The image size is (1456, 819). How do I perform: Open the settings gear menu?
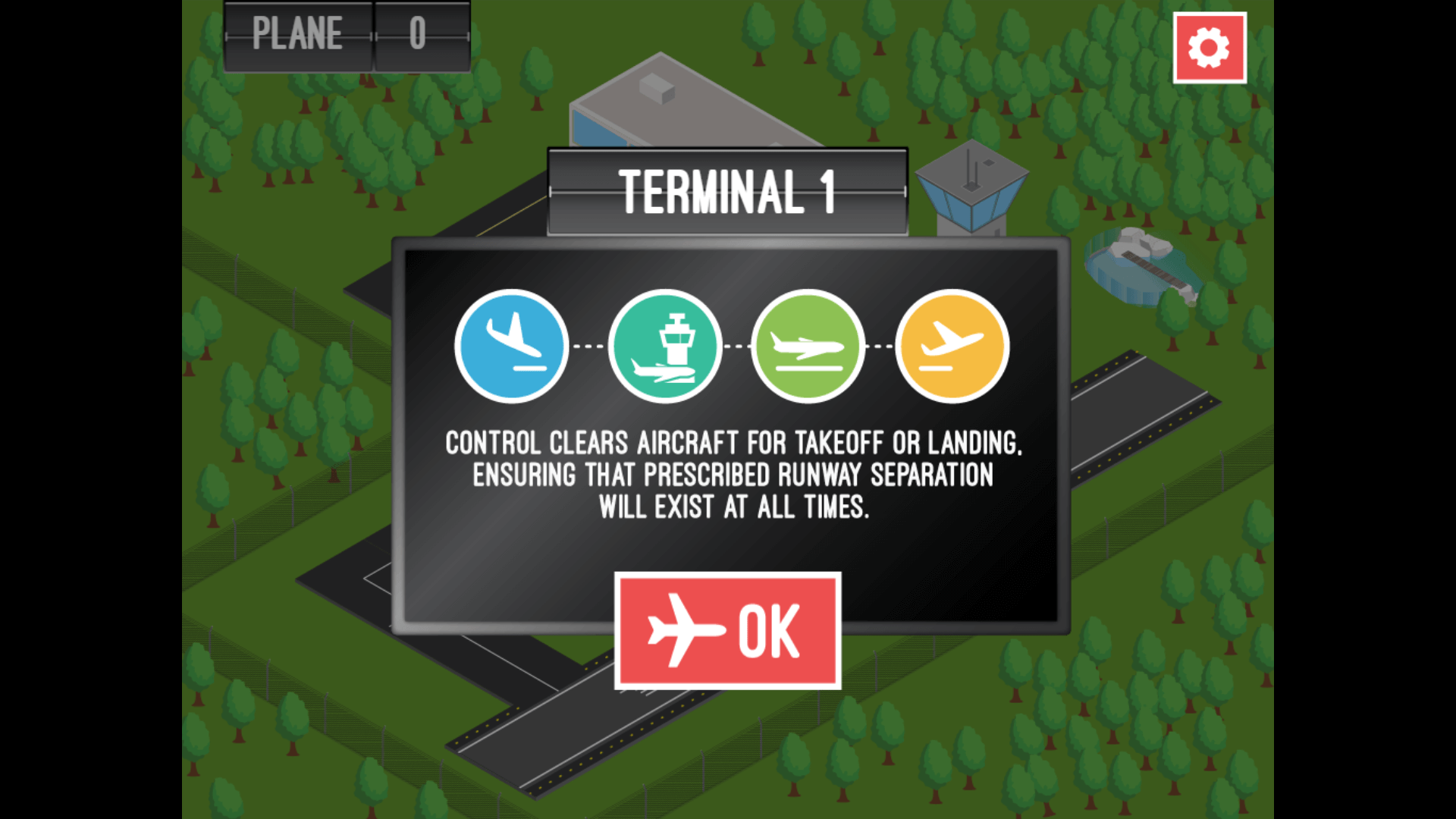(x=1209, y=48)
